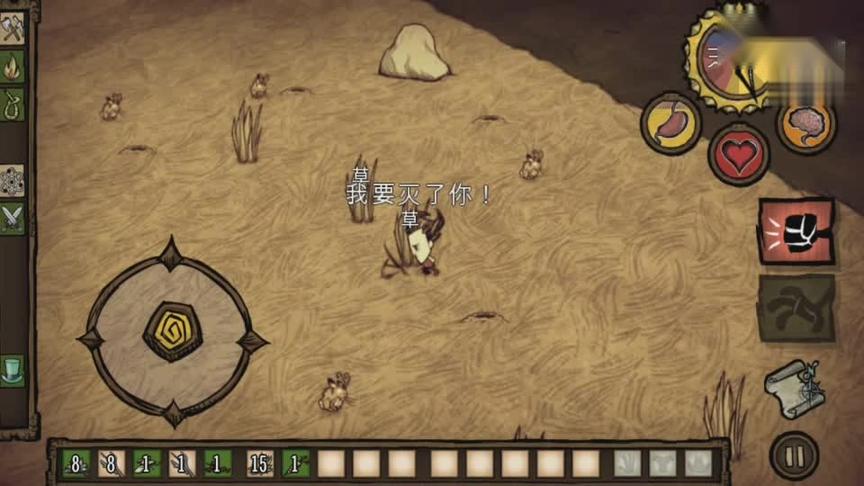The image size is (864, 486).
Task: Open the map scroll icon
Action: [x=795, y=386]
